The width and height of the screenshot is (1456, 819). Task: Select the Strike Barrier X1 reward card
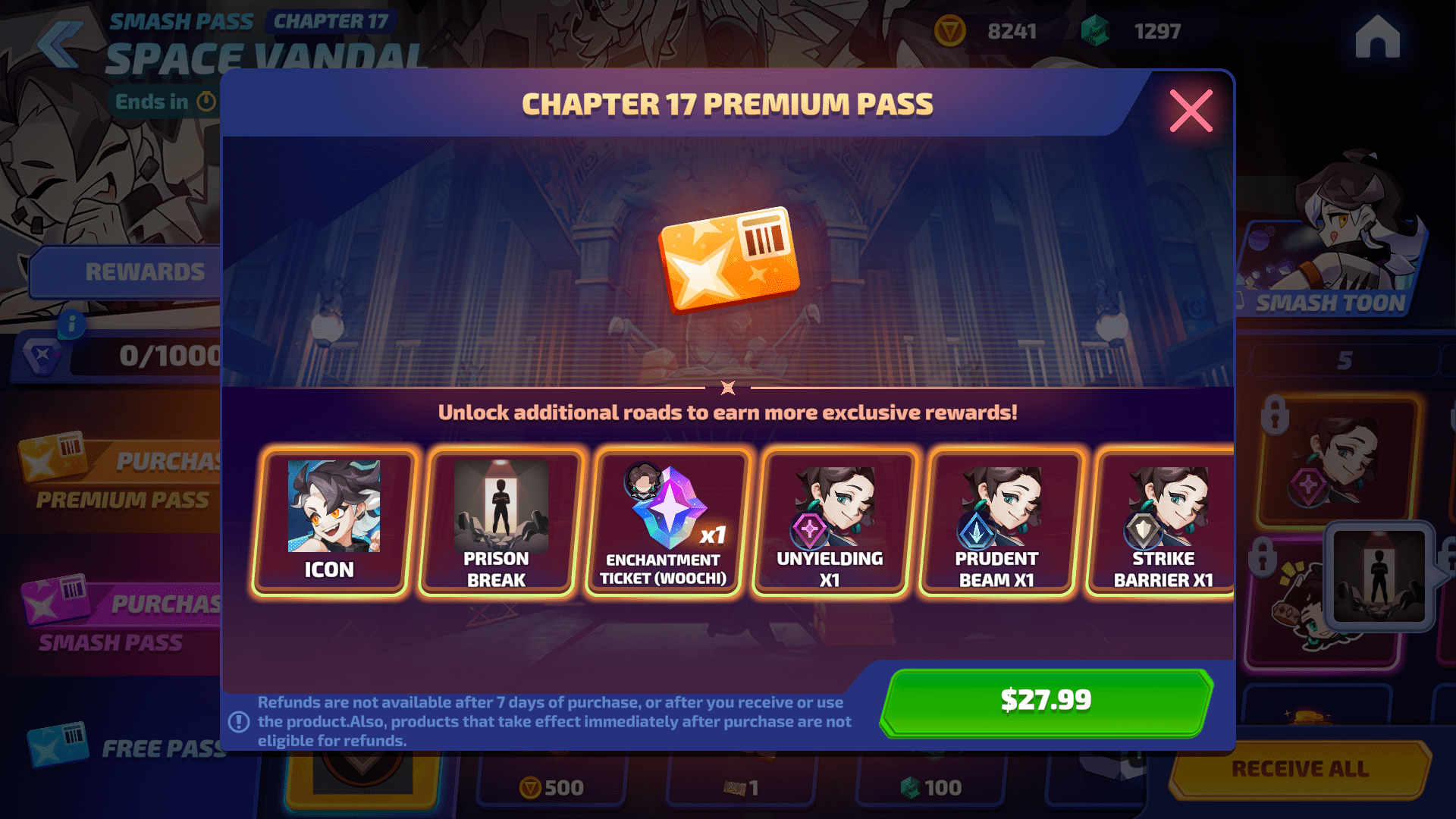pos(1164,521)
